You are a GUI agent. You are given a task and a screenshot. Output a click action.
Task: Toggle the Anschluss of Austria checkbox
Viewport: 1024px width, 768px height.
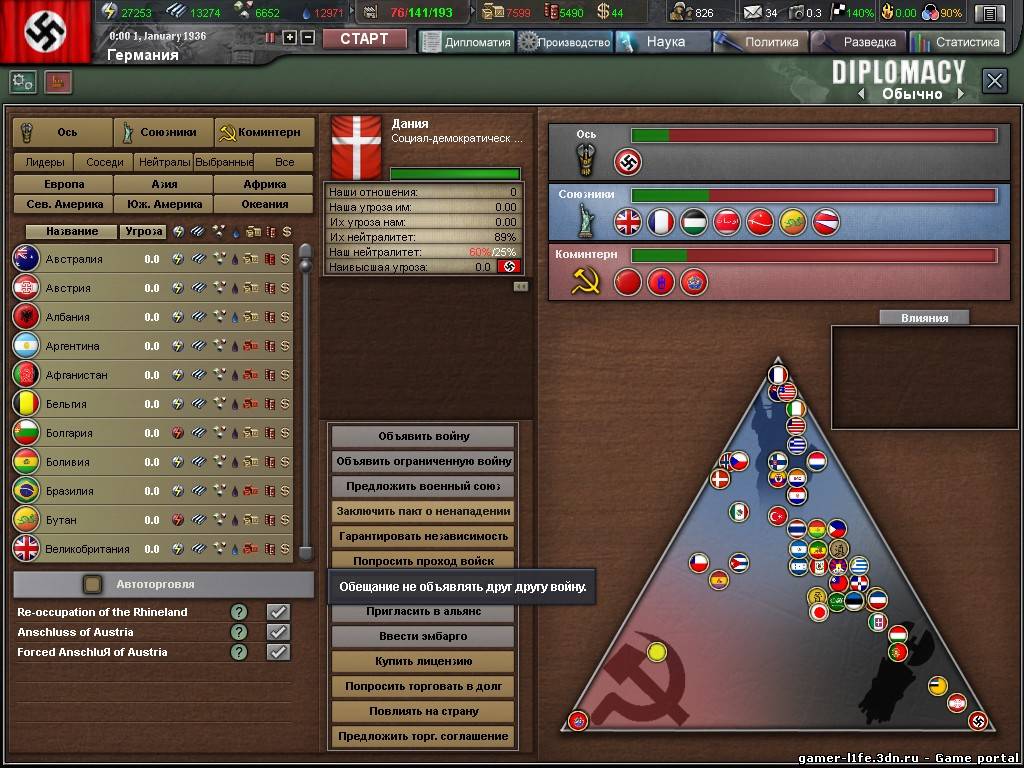[278, 632]
